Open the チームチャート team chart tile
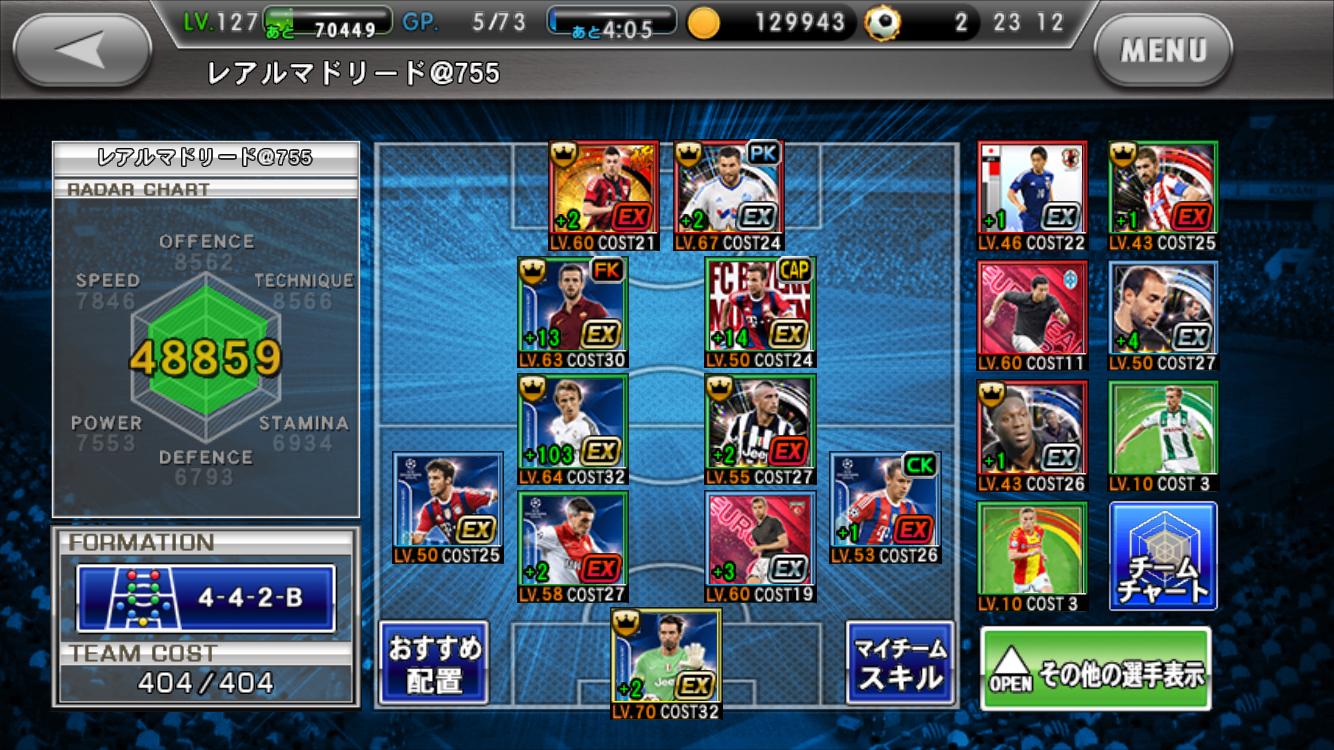The width and height of the screenshot is (1334, 750). point(1163,555)
